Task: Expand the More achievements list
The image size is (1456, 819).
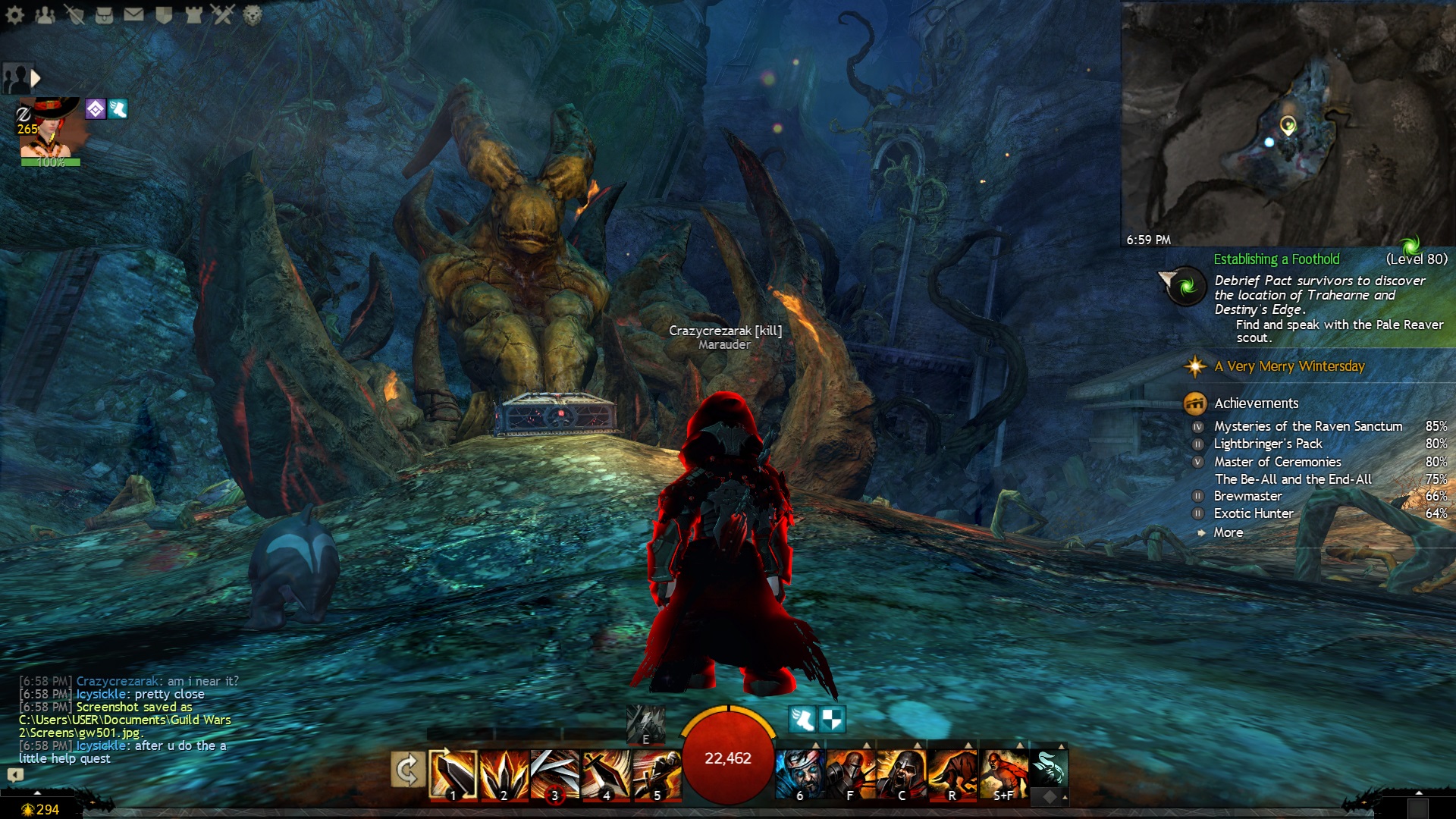Action: click(1228, 533)
